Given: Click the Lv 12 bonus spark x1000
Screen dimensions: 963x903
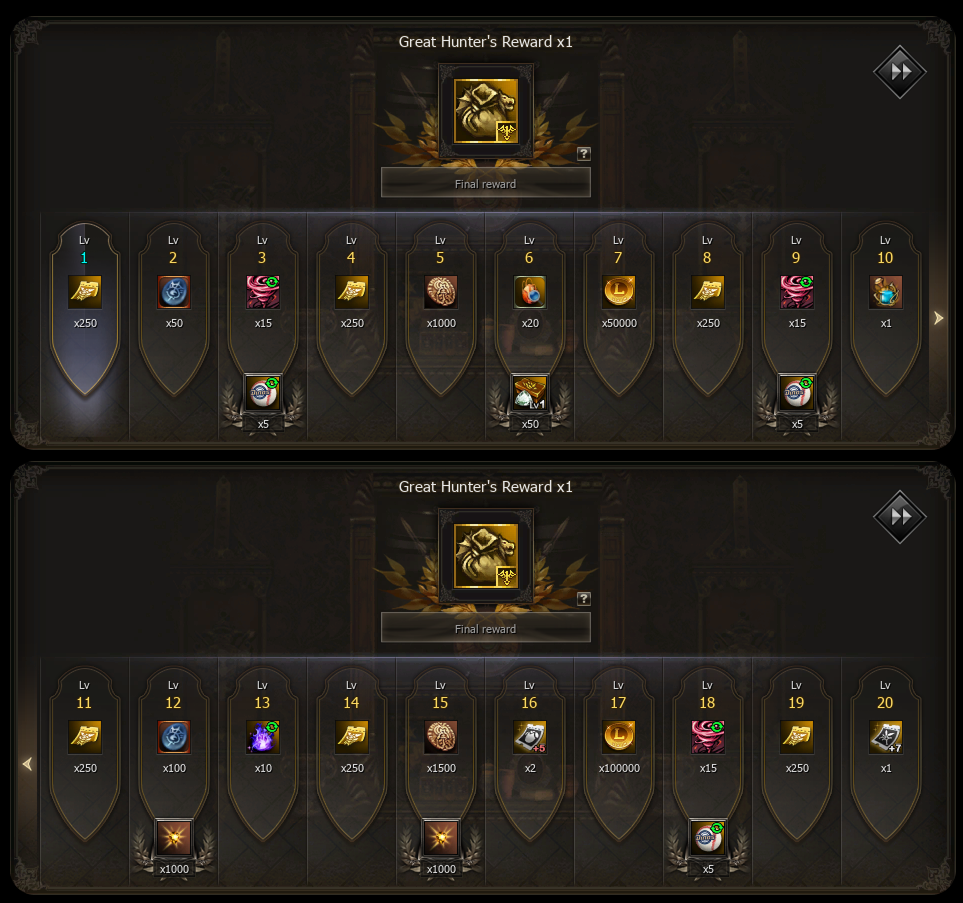Looking at the screenshot, I should pos(173,838).
